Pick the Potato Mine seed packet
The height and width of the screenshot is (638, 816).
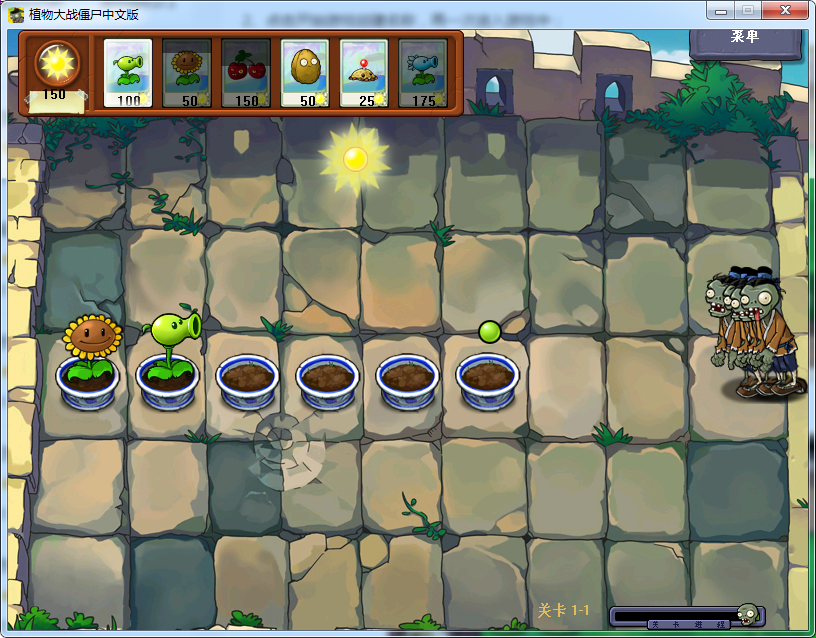tap(364, 72)
